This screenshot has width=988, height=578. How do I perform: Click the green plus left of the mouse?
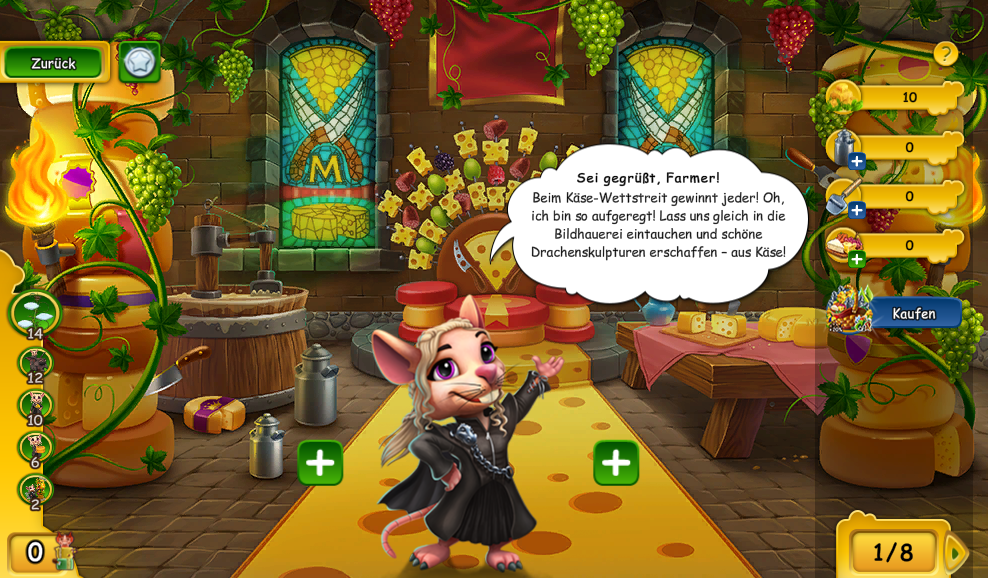point(320,462)
